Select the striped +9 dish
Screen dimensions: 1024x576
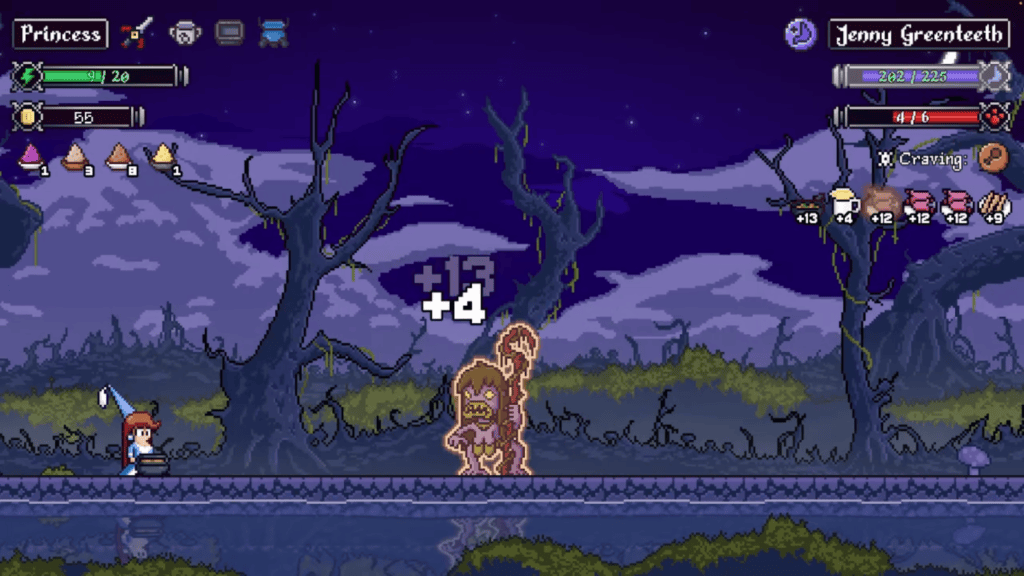pyautogui.click(x=994, y=204)
